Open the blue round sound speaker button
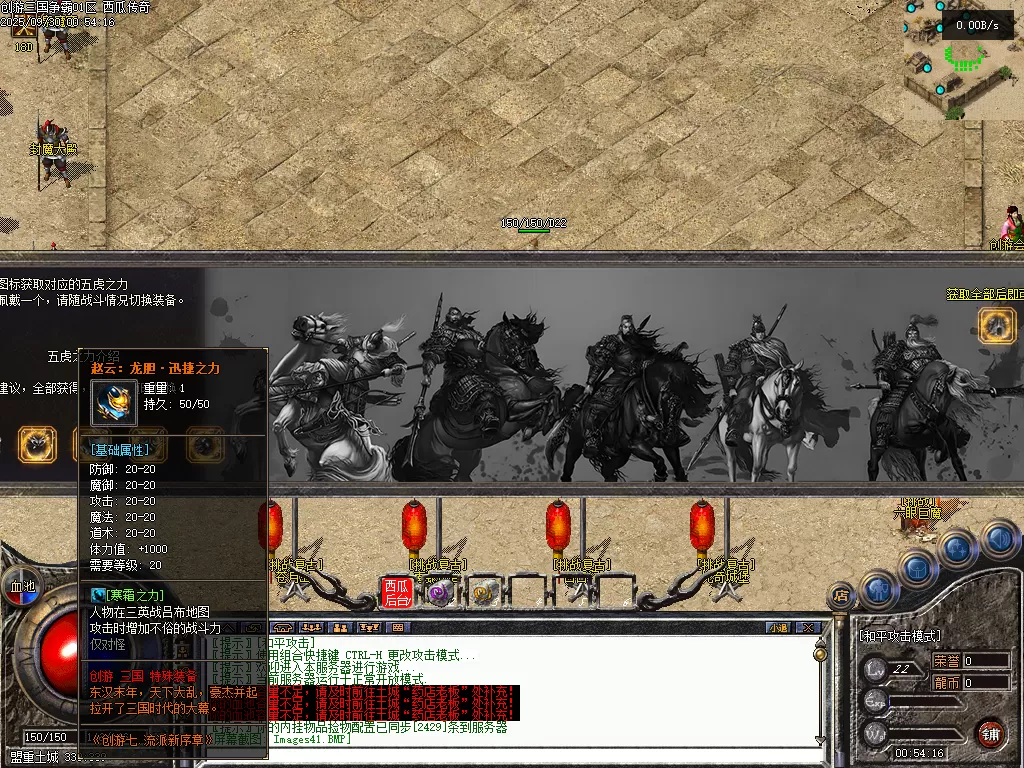 coord(998,541)
